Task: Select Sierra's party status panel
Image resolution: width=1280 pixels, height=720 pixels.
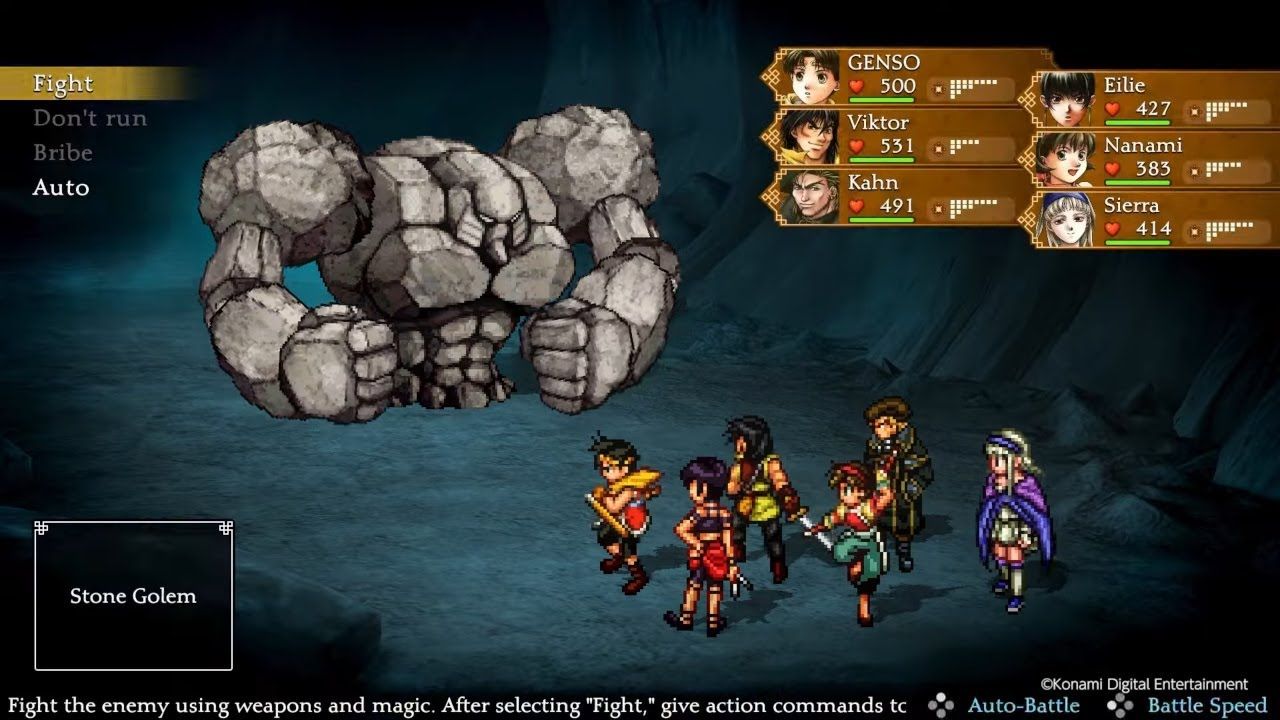Action: tap(1156, 218)
